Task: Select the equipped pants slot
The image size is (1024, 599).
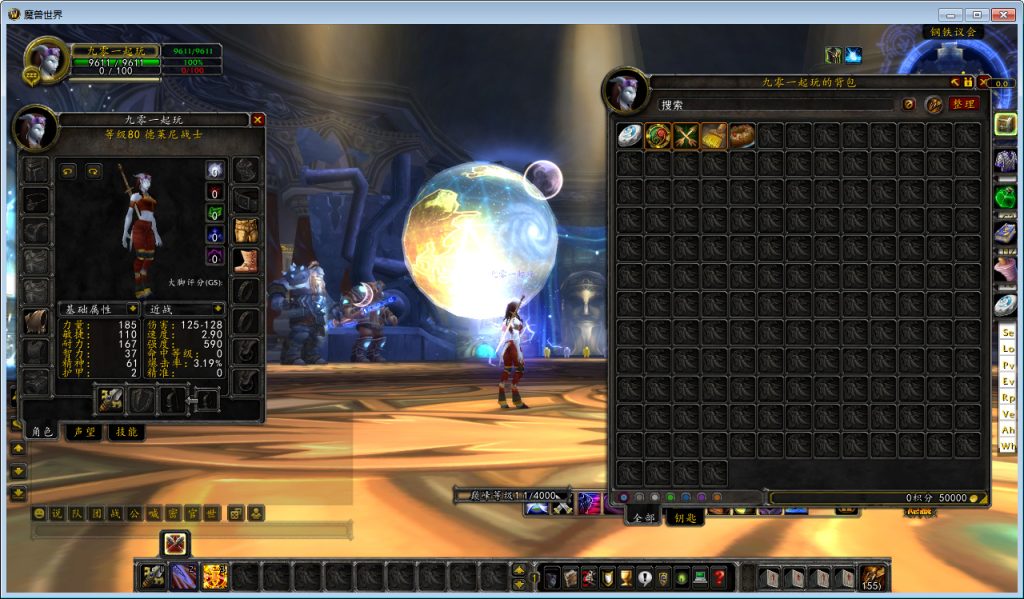Action: tap(246, 231)
